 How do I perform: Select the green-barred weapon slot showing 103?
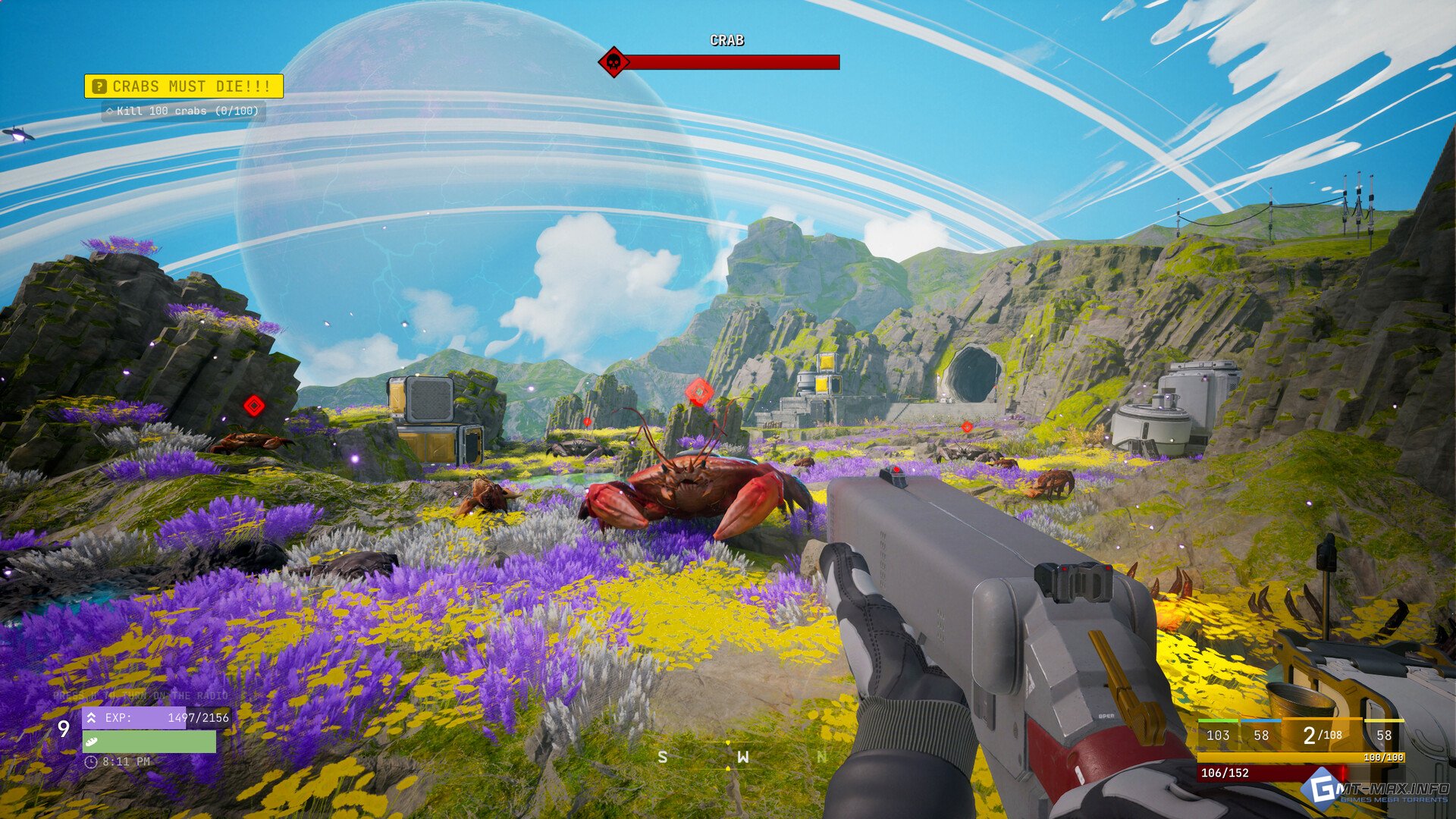pyautogui.click(x=1217, y=735)
